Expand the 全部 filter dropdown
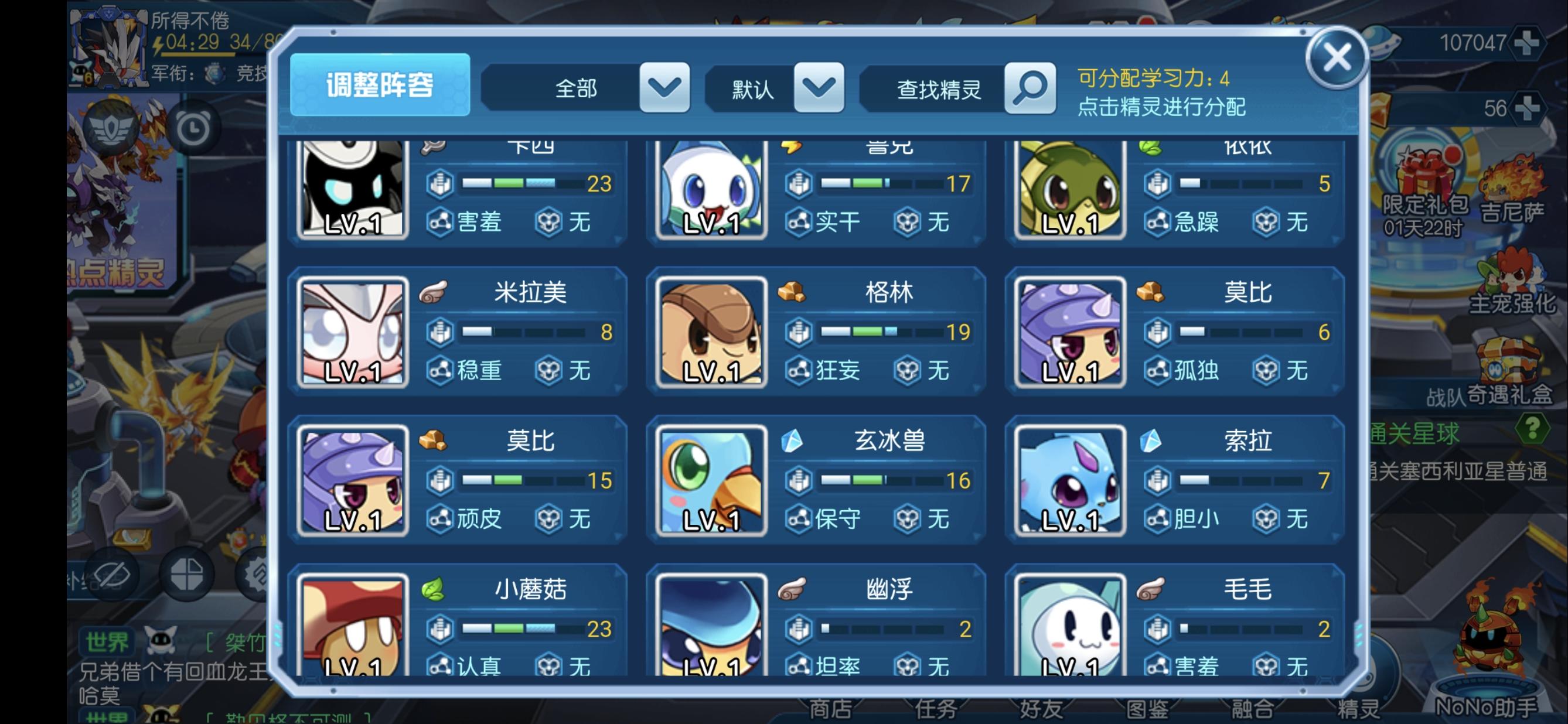 point(663,88)
